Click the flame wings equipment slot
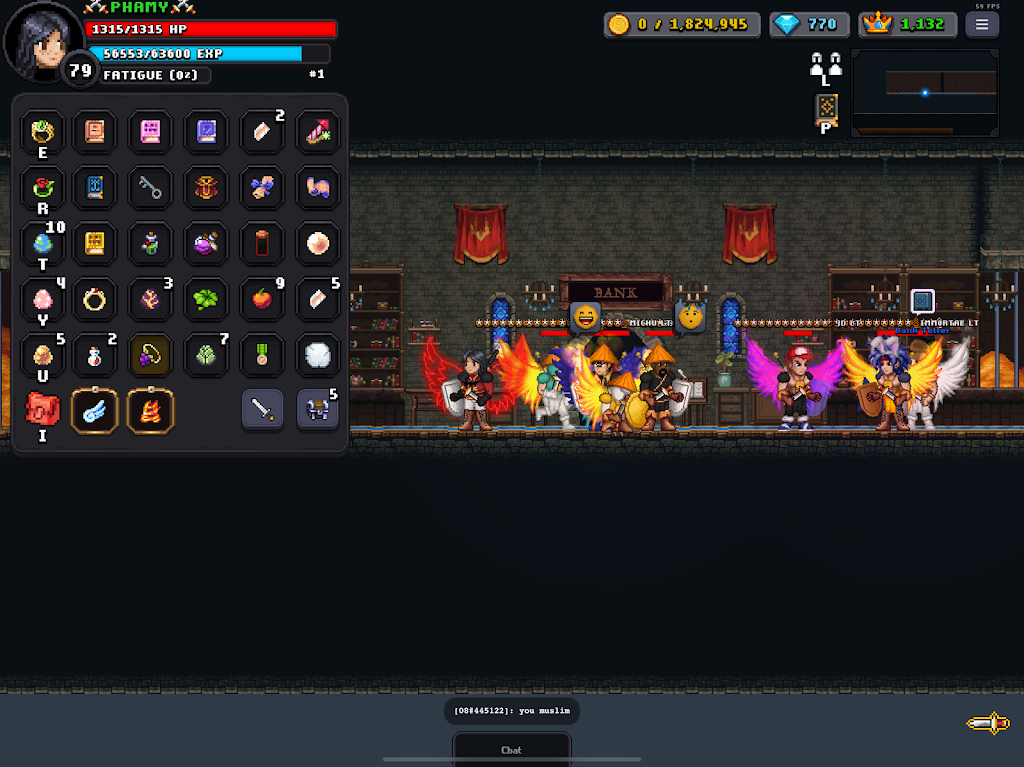The height and width of the screenshot is (767, 1024). click(x=151, y=410)
